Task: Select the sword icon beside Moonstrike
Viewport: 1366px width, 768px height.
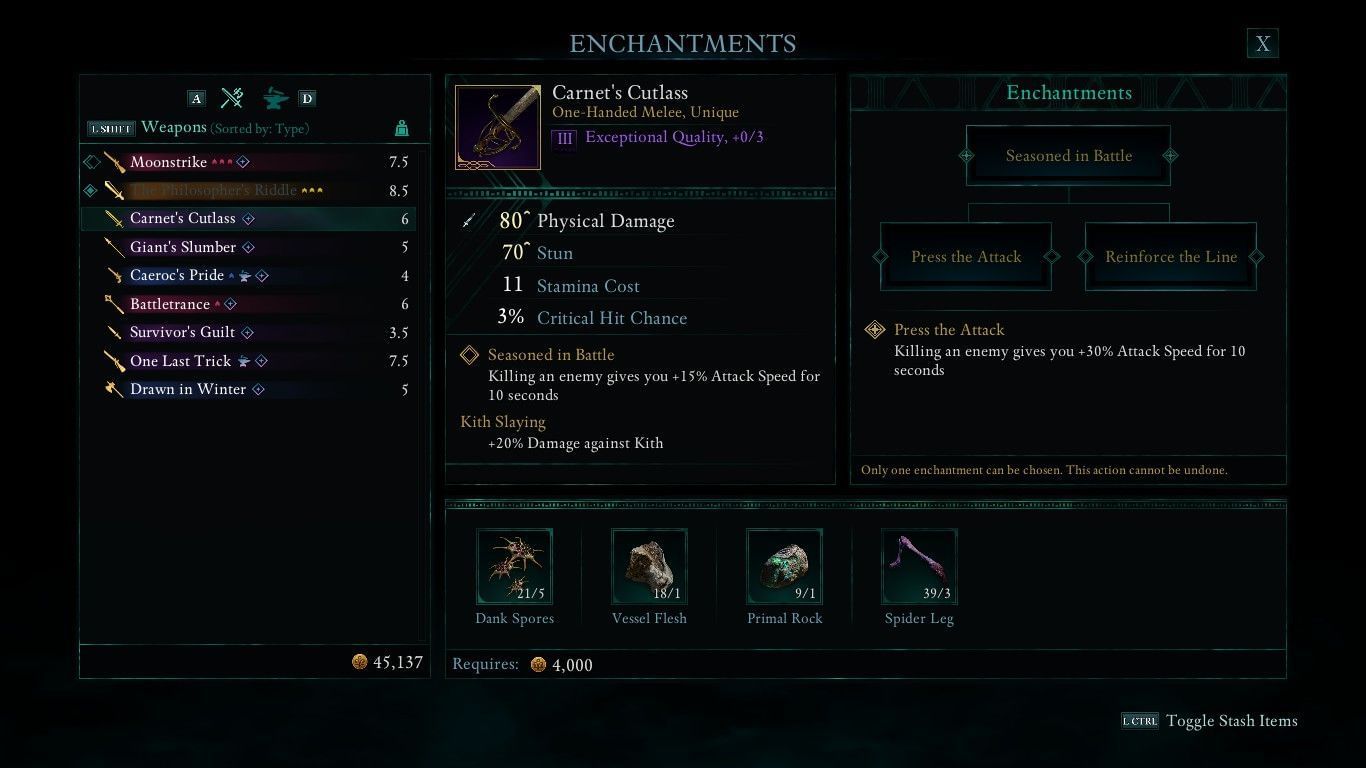Action: tap(116, 162)
